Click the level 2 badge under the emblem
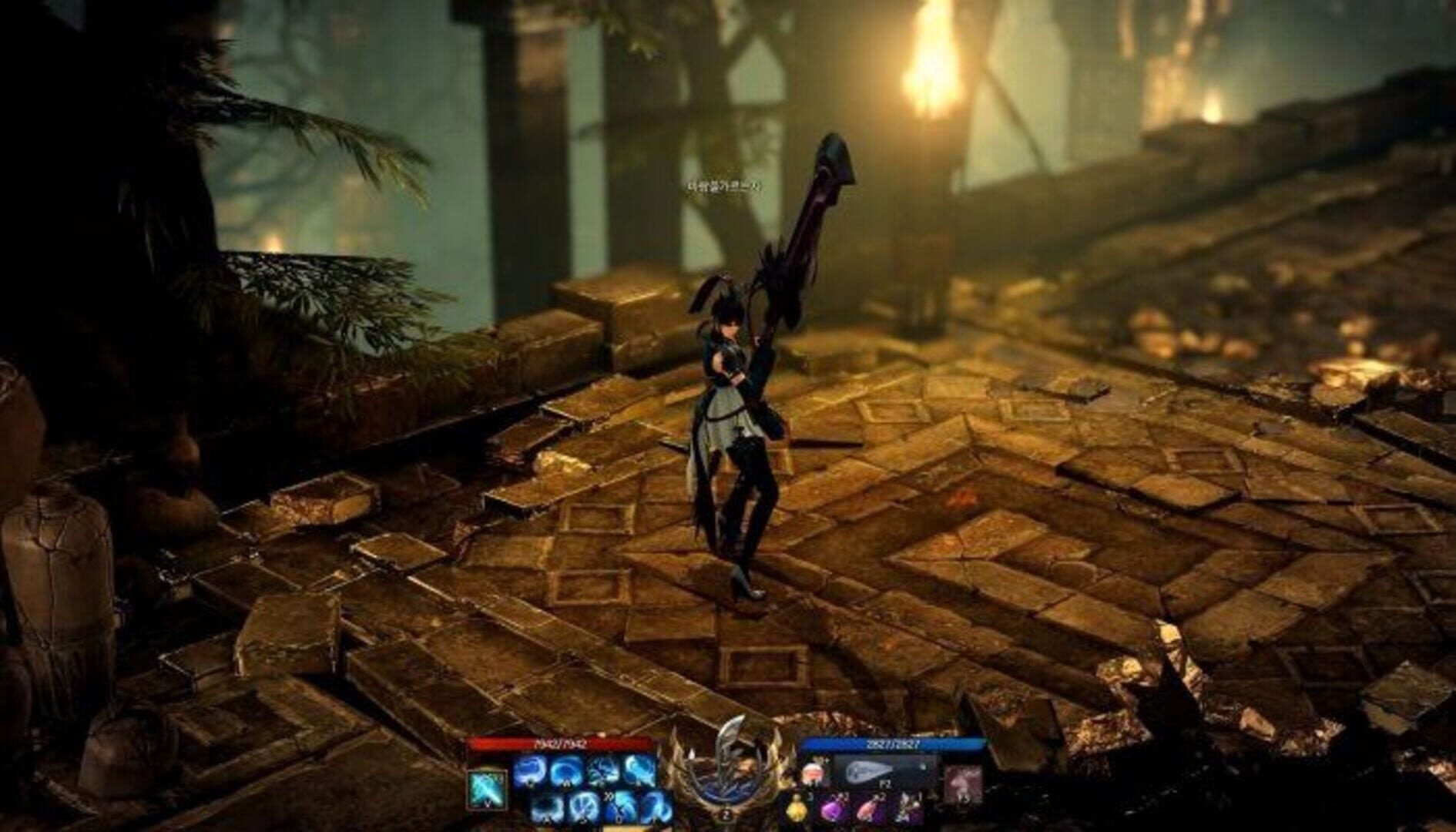 725,814
